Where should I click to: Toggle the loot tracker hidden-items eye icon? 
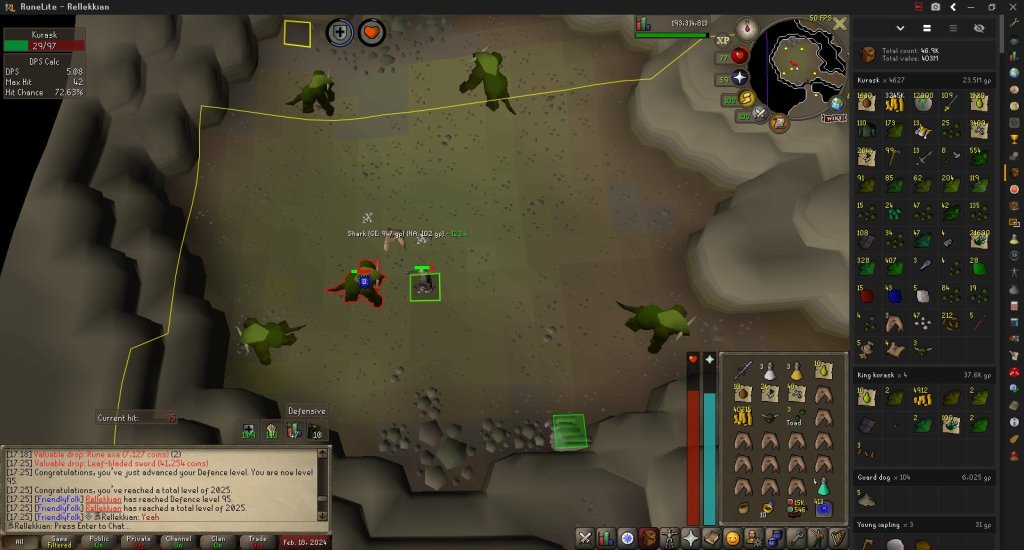[x=978, y=29]
